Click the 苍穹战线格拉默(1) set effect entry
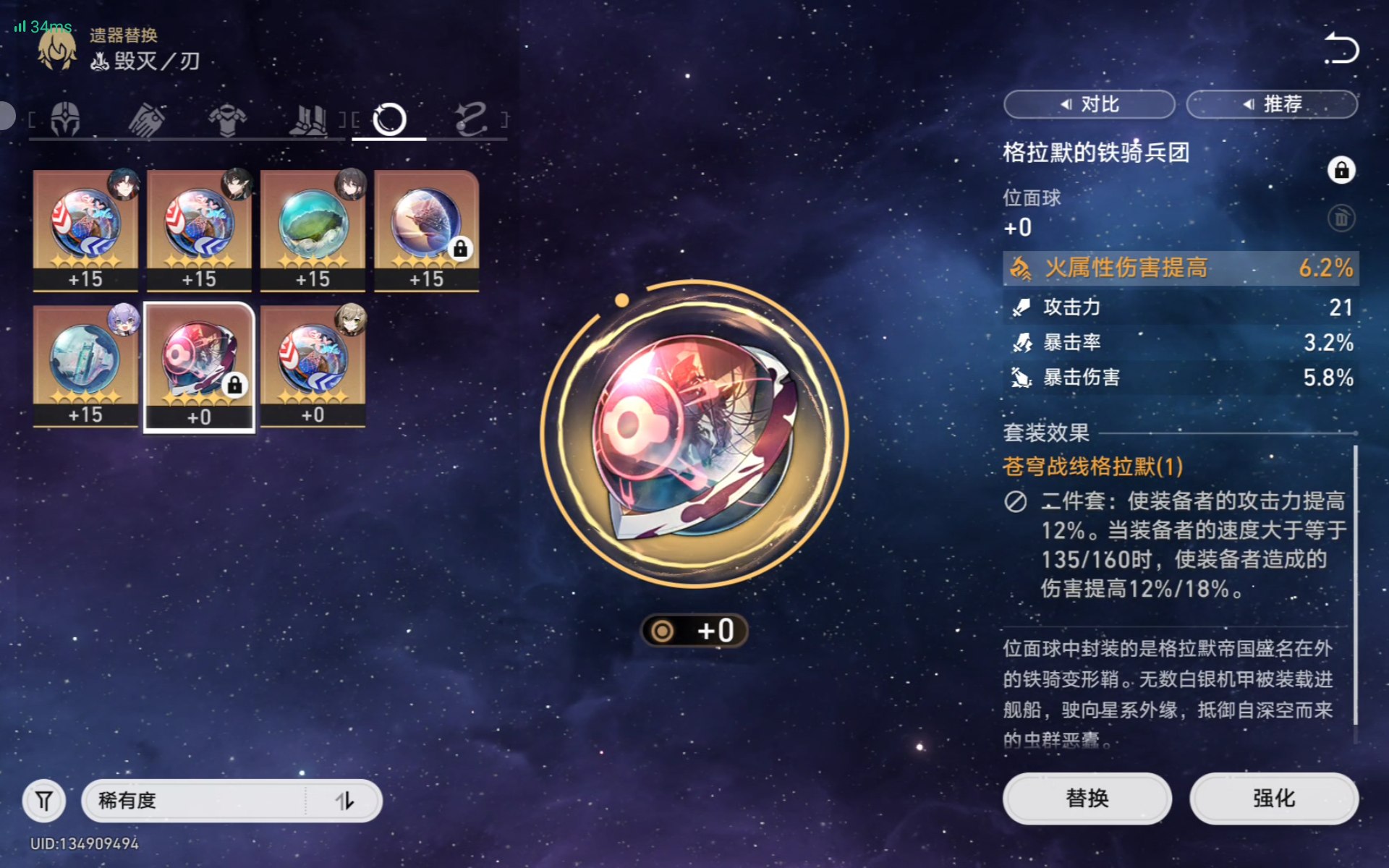 click(1092, 467)
